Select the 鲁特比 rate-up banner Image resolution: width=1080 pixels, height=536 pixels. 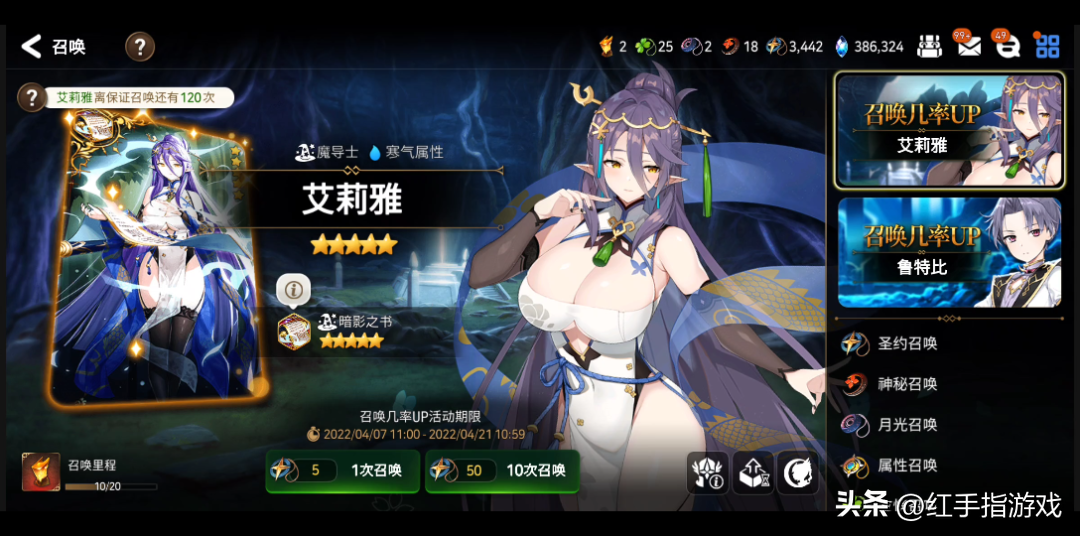(949, 252)
